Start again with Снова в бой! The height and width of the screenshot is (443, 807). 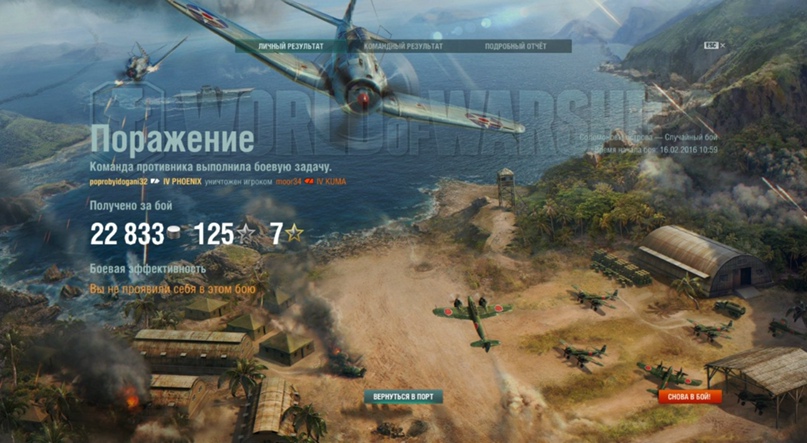point(689,397)
